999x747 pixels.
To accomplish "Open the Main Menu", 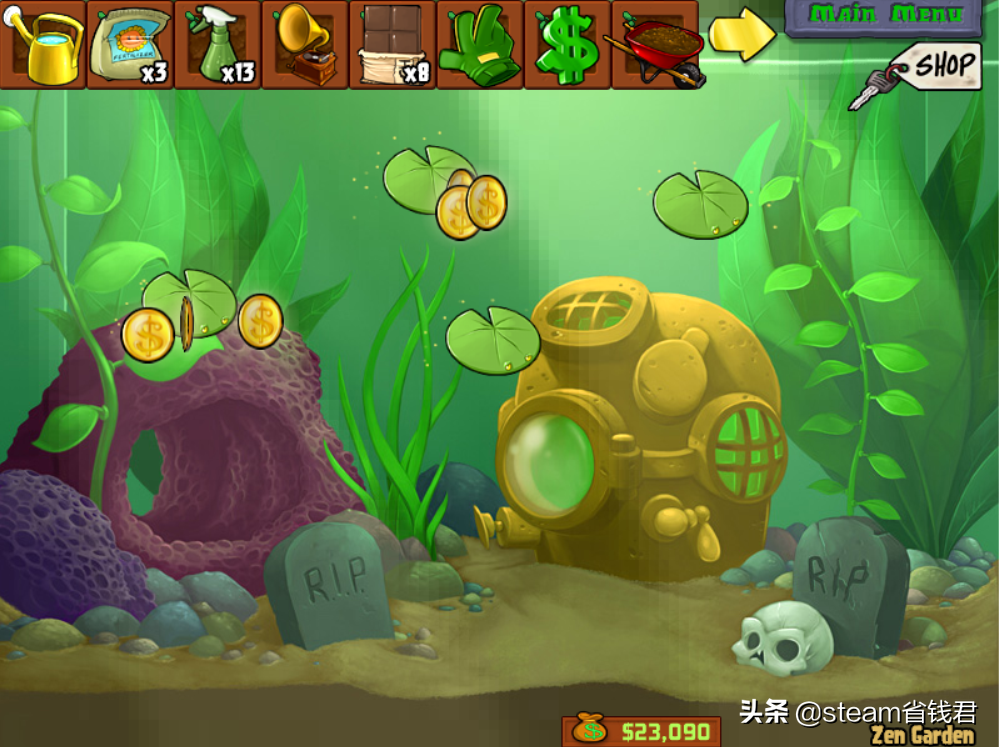I will pos(883,16).
